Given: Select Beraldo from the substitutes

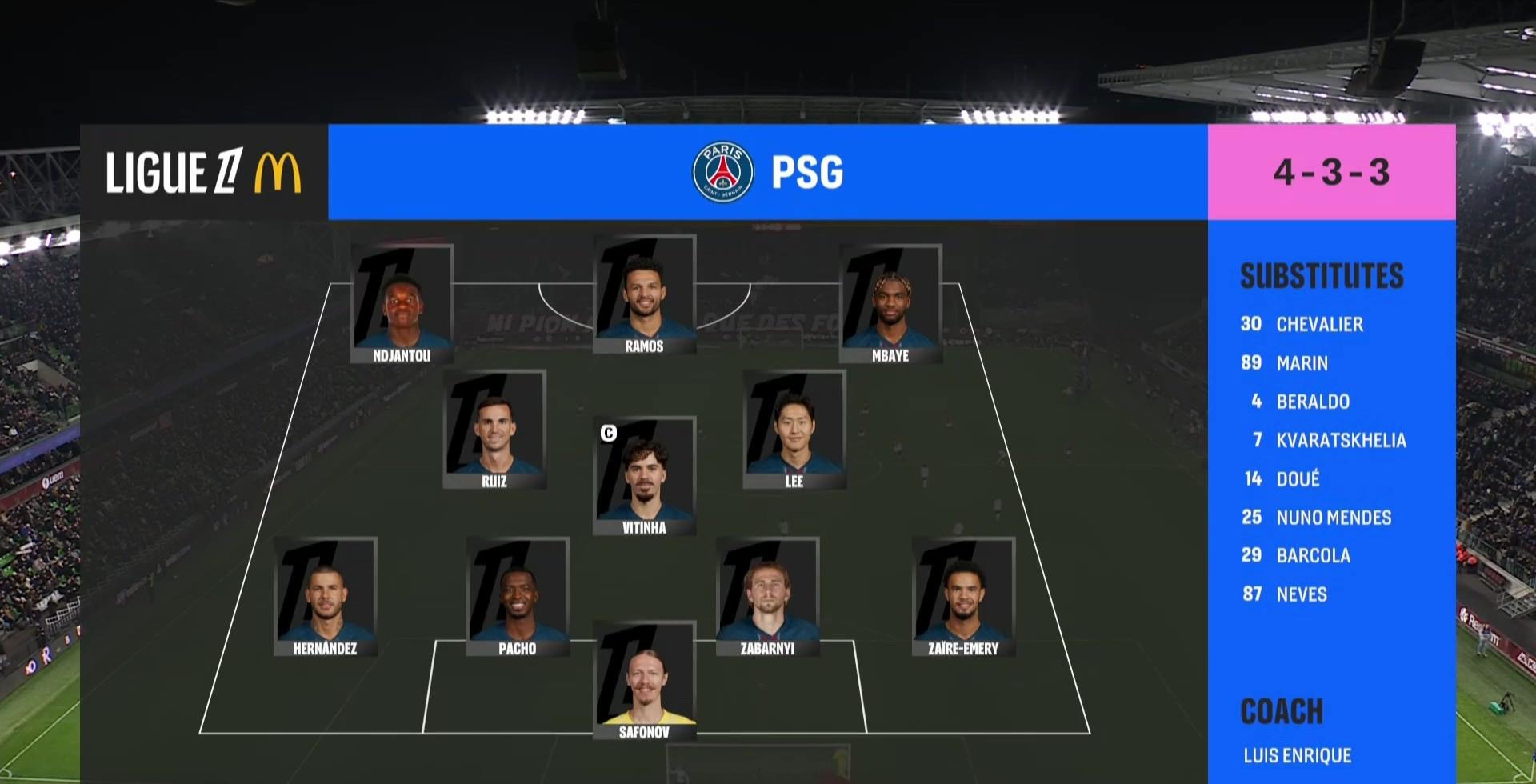Looking at the screenshot, I should 1312,402.
